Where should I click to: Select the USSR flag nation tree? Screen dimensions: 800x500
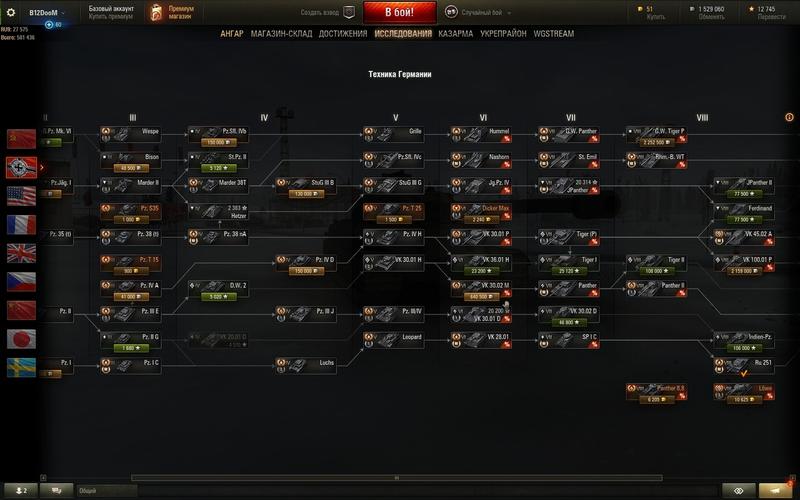20,139
